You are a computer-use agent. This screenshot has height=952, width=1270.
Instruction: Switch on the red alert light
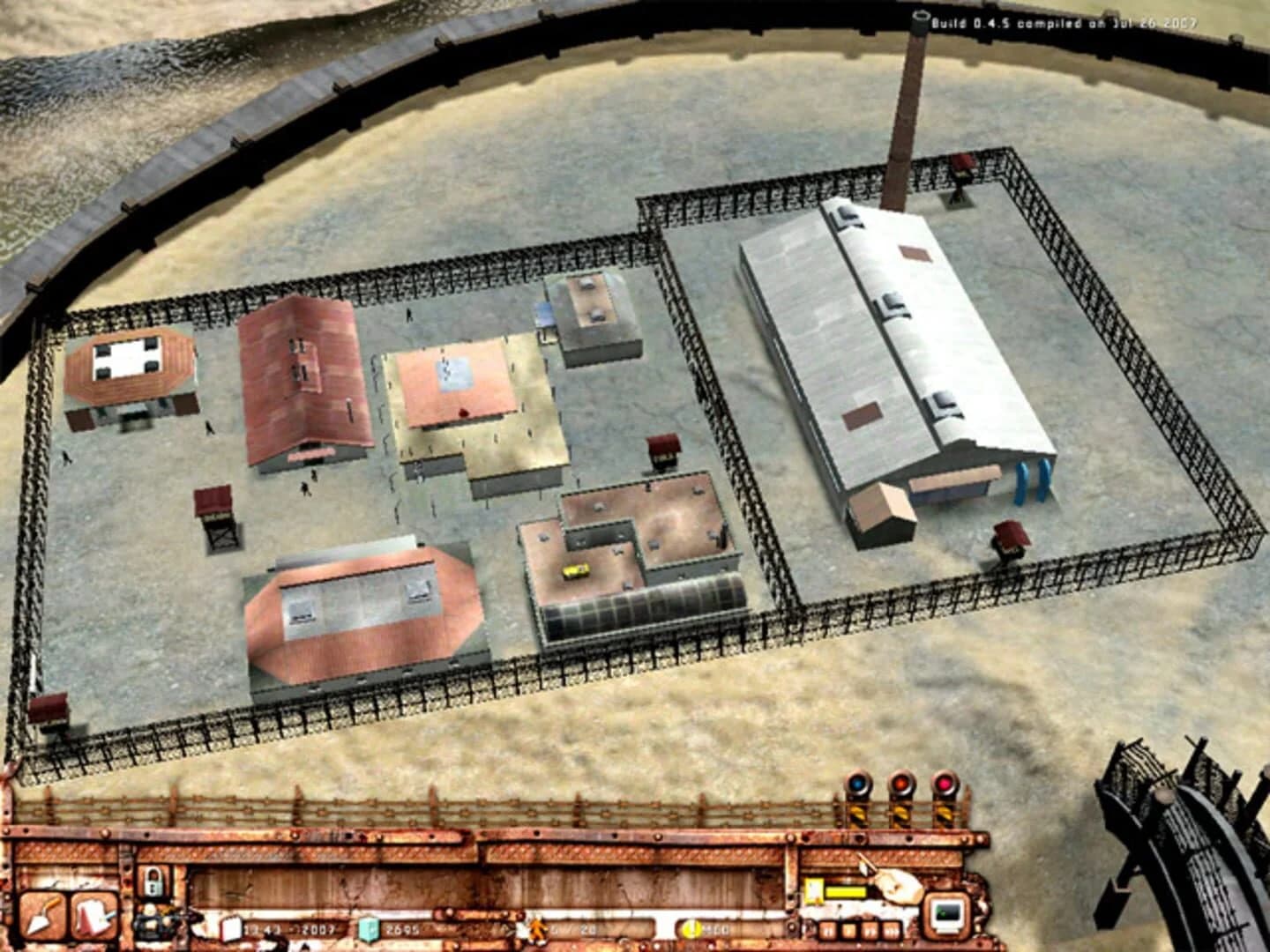point(945,783)
